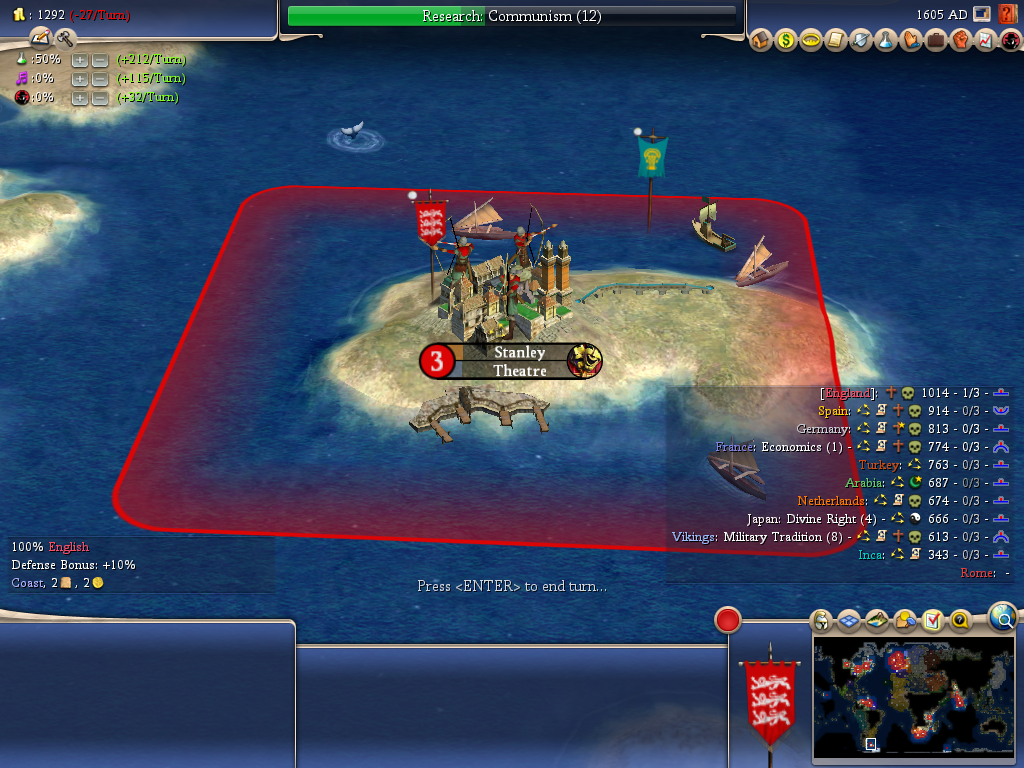Open the Military Advisor sword-and-shield icon
This screenshot has width=1024, height=768.
click(861, 41)
